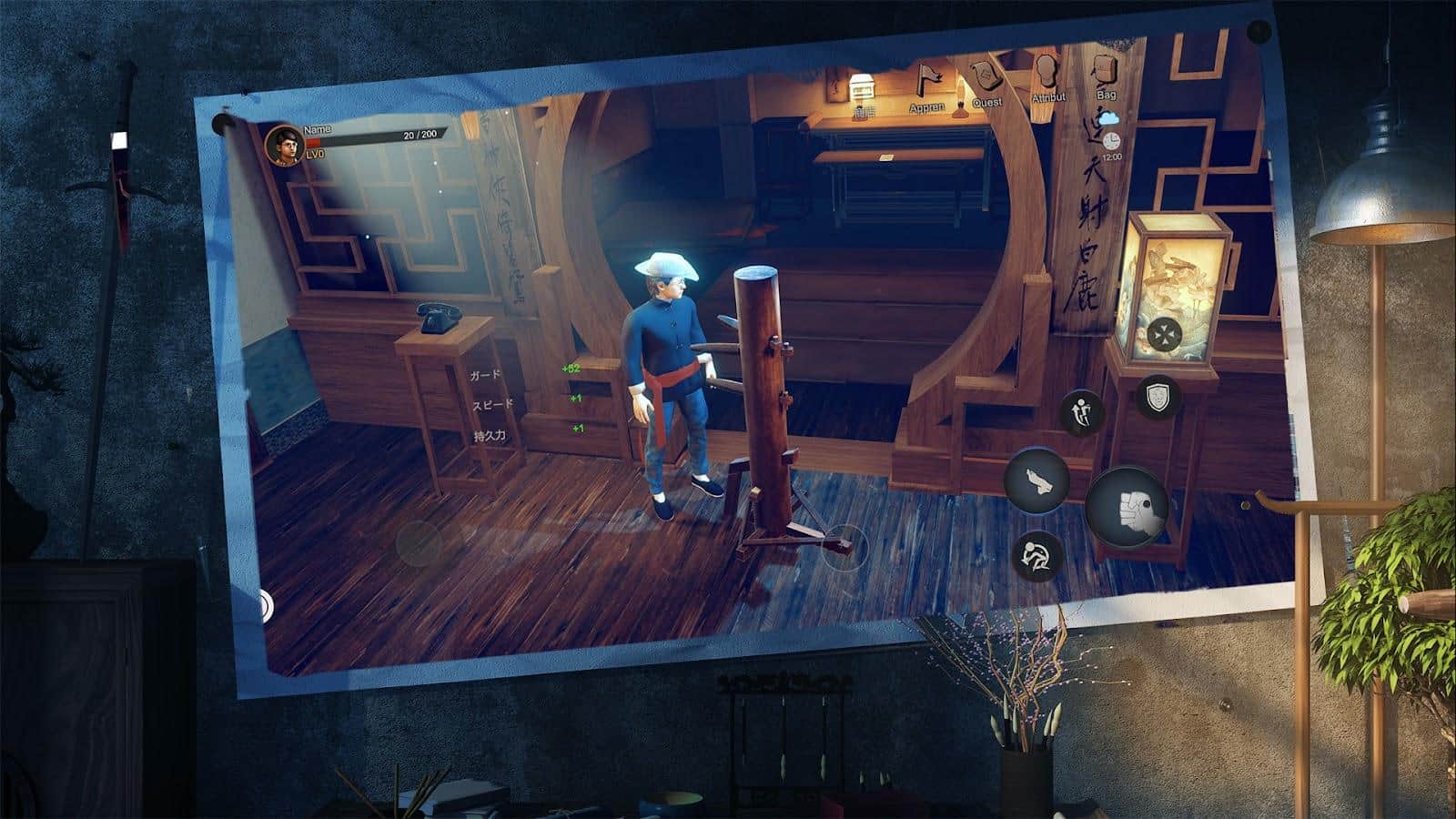Tap the cloud weather indicator
The width and height of the screenshot is (1456, 819).
1108,118
